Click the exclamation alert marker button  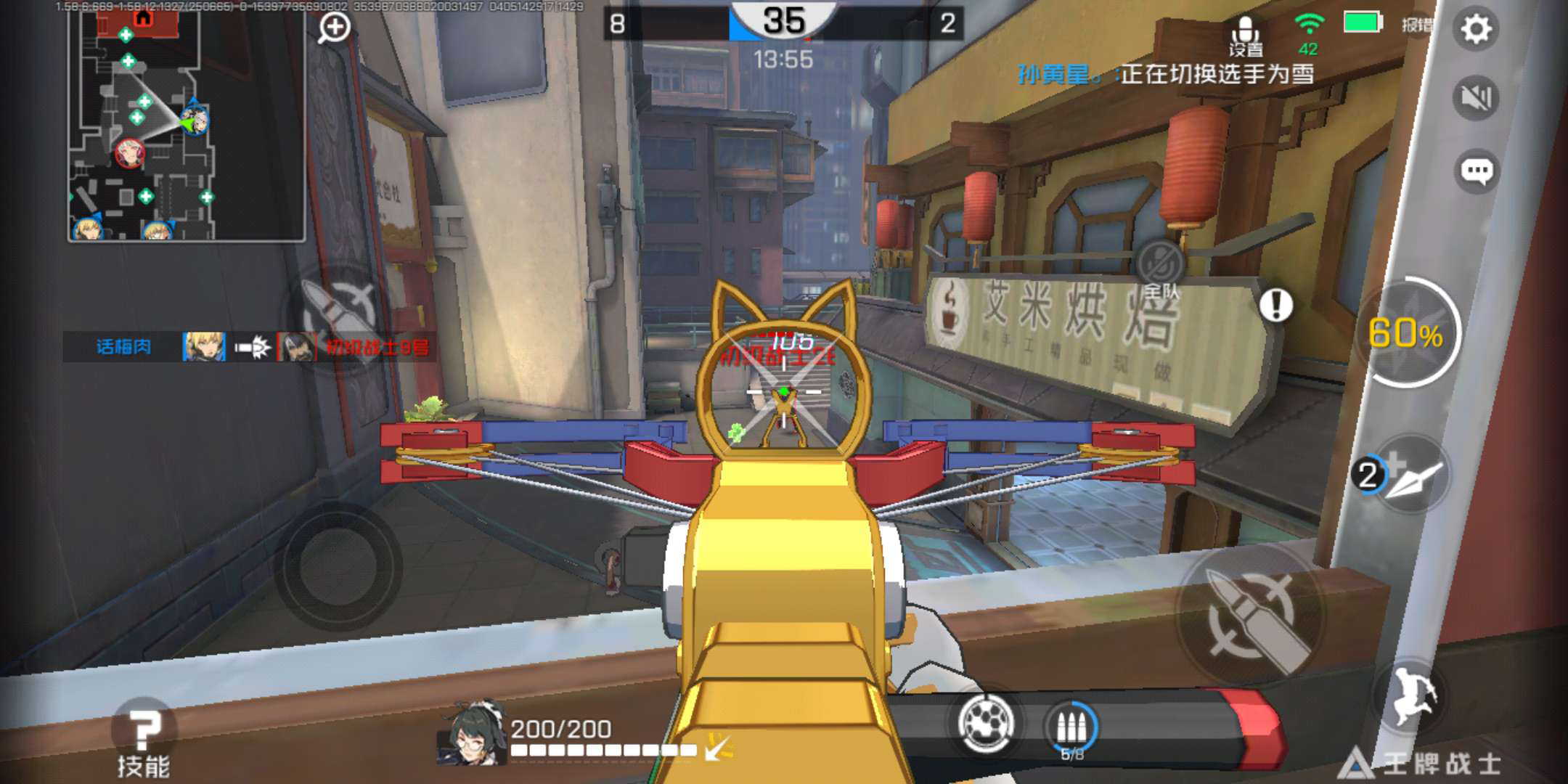click(x=1275, y=305)
